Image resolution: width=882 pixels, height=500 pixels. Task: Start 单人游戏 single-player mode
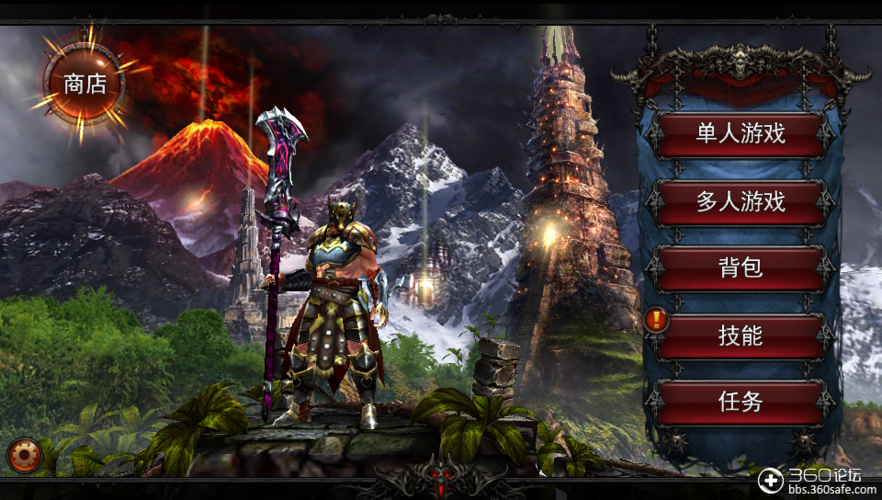click(740, 133)
